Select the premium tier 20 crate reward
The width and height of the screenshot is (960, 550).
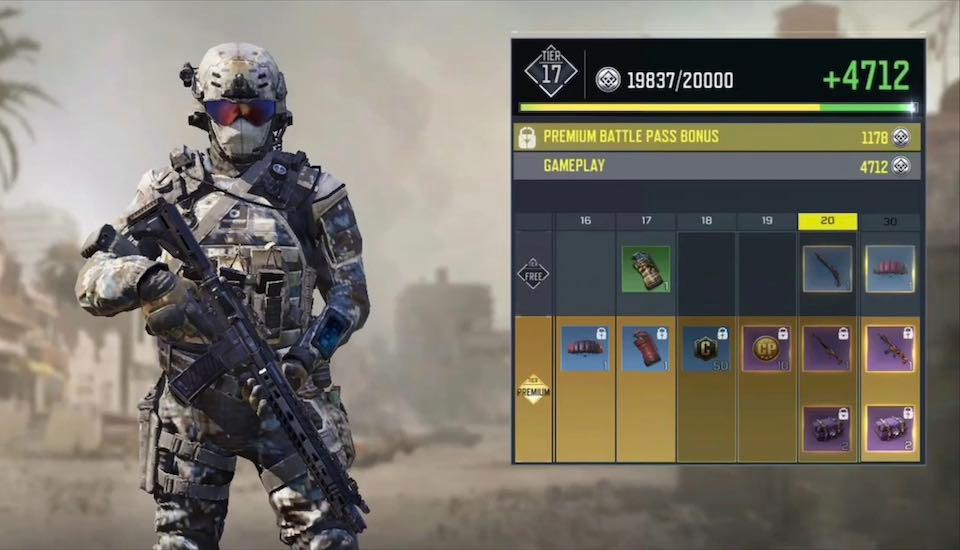click(x=827, y=428)
